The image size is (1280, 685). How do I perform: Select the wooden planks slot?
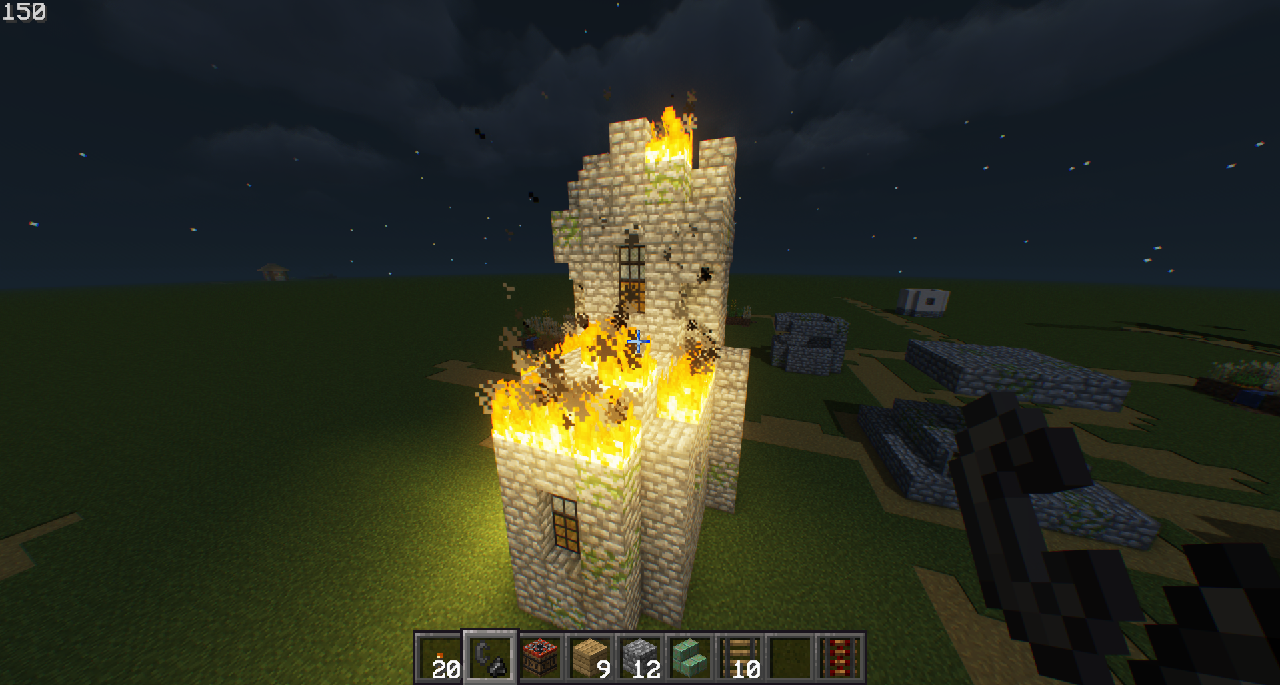[590, 657]
